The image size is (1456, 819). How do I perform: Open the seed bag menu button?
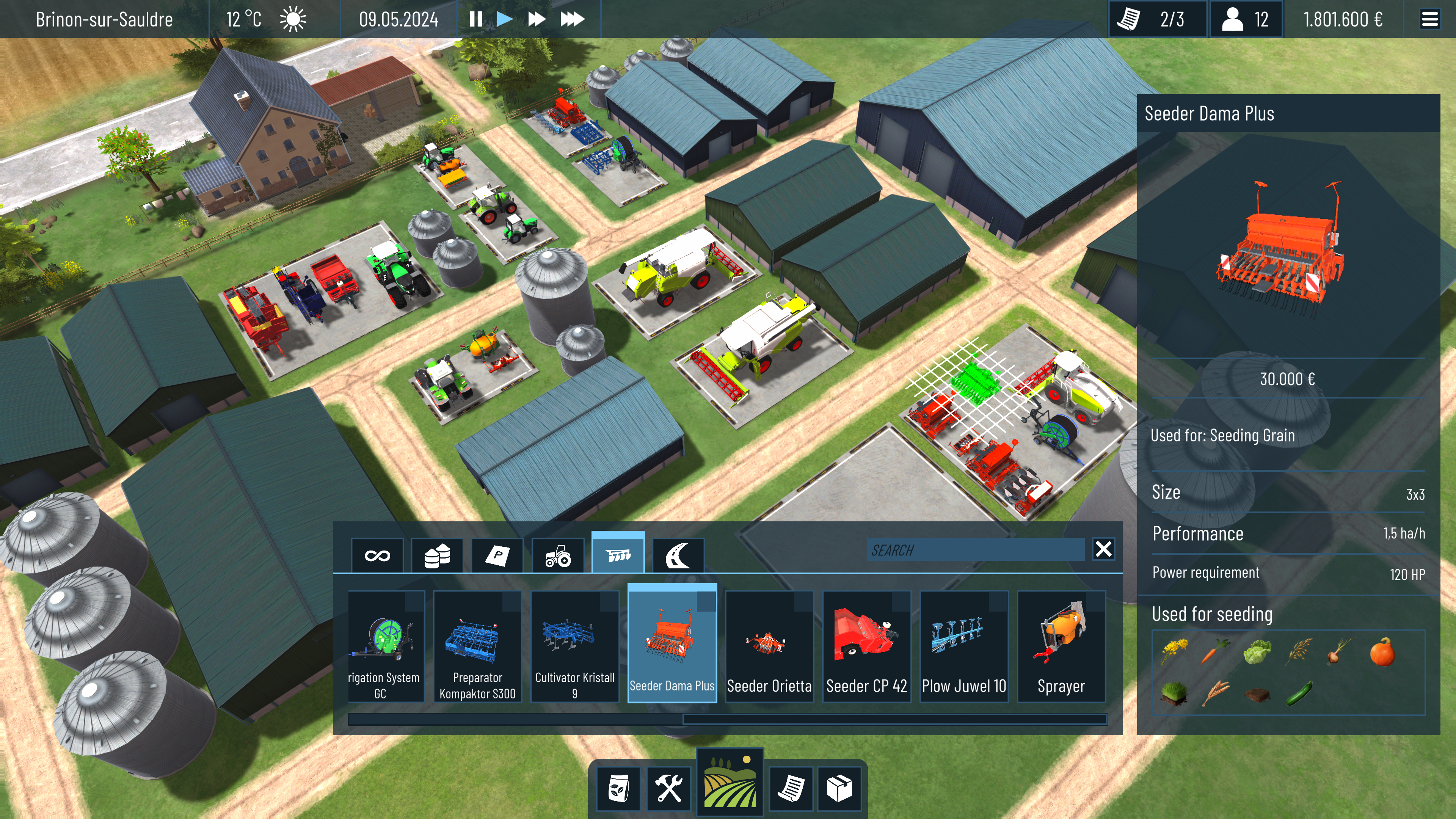[619, 788]
